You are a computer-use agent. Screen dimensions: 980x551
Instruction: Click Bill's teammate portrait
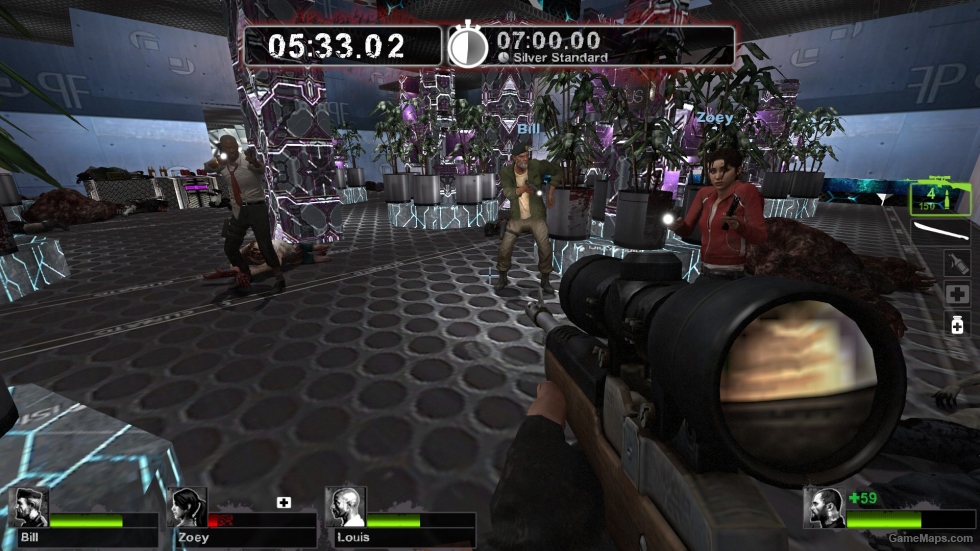point(29,508)
